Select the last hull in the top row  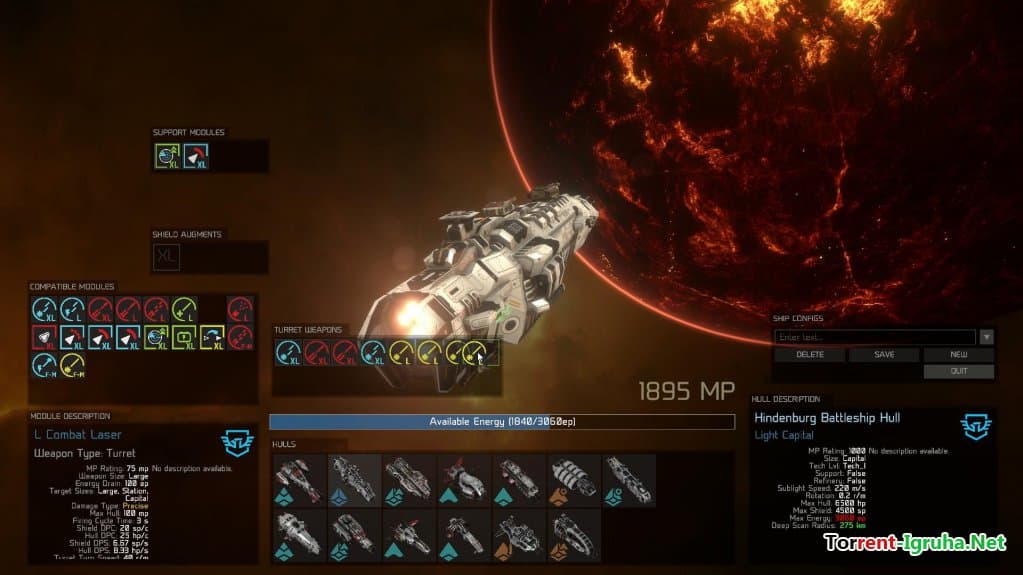pyautogui.click(x=629, y=480)
